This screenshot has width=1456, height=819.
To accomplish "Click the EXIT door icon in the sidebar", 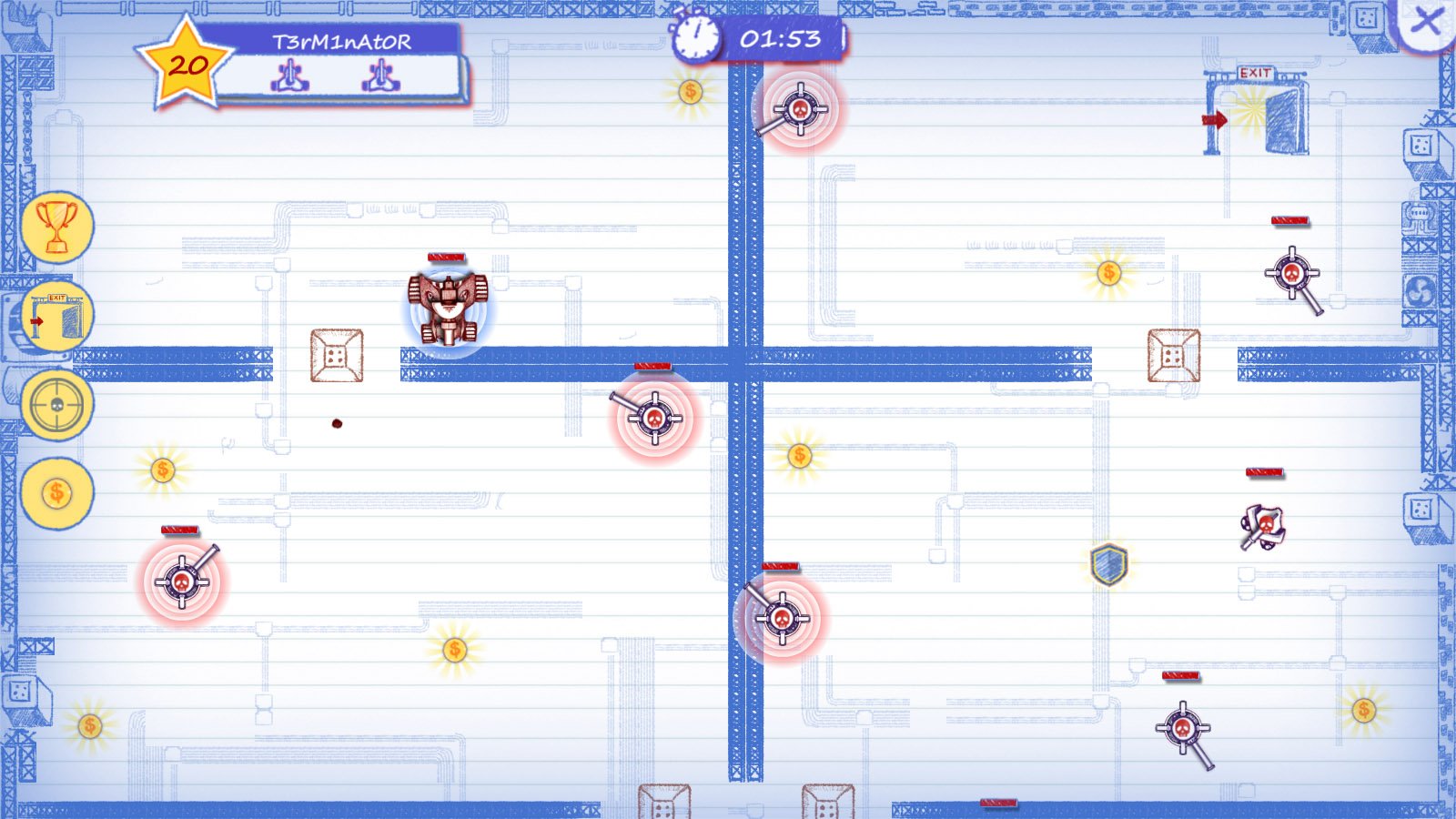I will point(57,314).
